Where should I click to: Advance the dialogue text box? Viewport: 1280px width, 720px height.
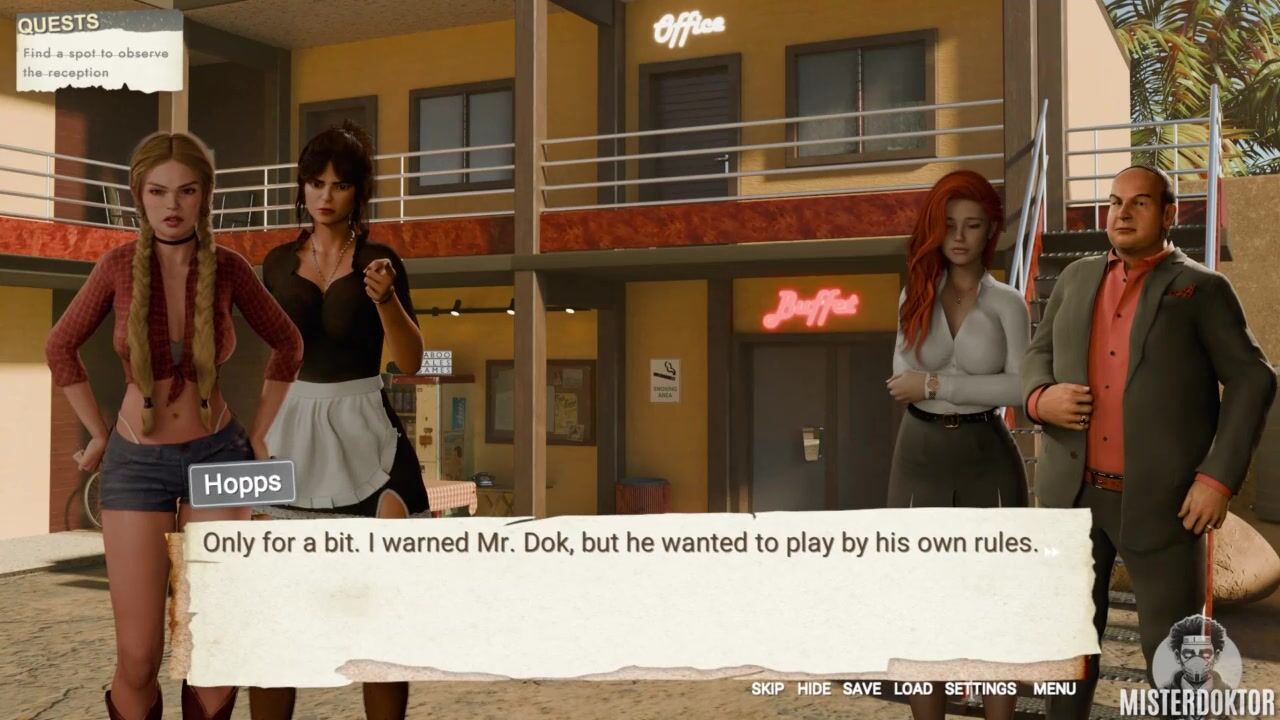pyautogui.click(x=1049, y=550)
